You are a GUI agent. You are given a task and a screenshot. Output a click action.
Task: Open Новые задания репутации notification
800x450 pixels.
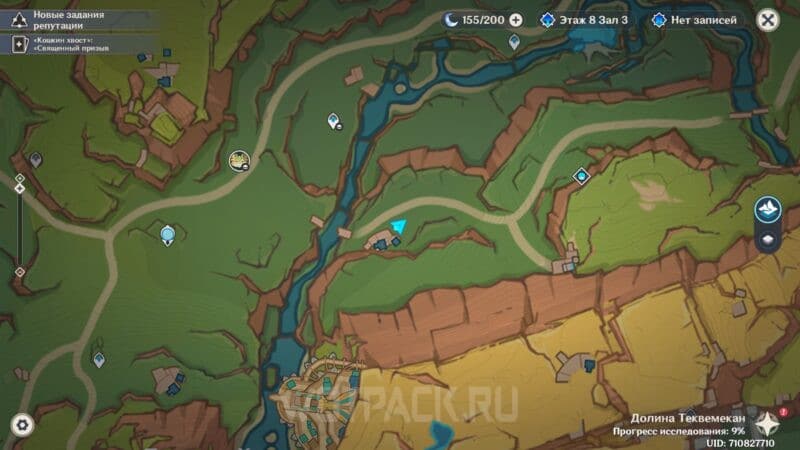coord(70,19)
